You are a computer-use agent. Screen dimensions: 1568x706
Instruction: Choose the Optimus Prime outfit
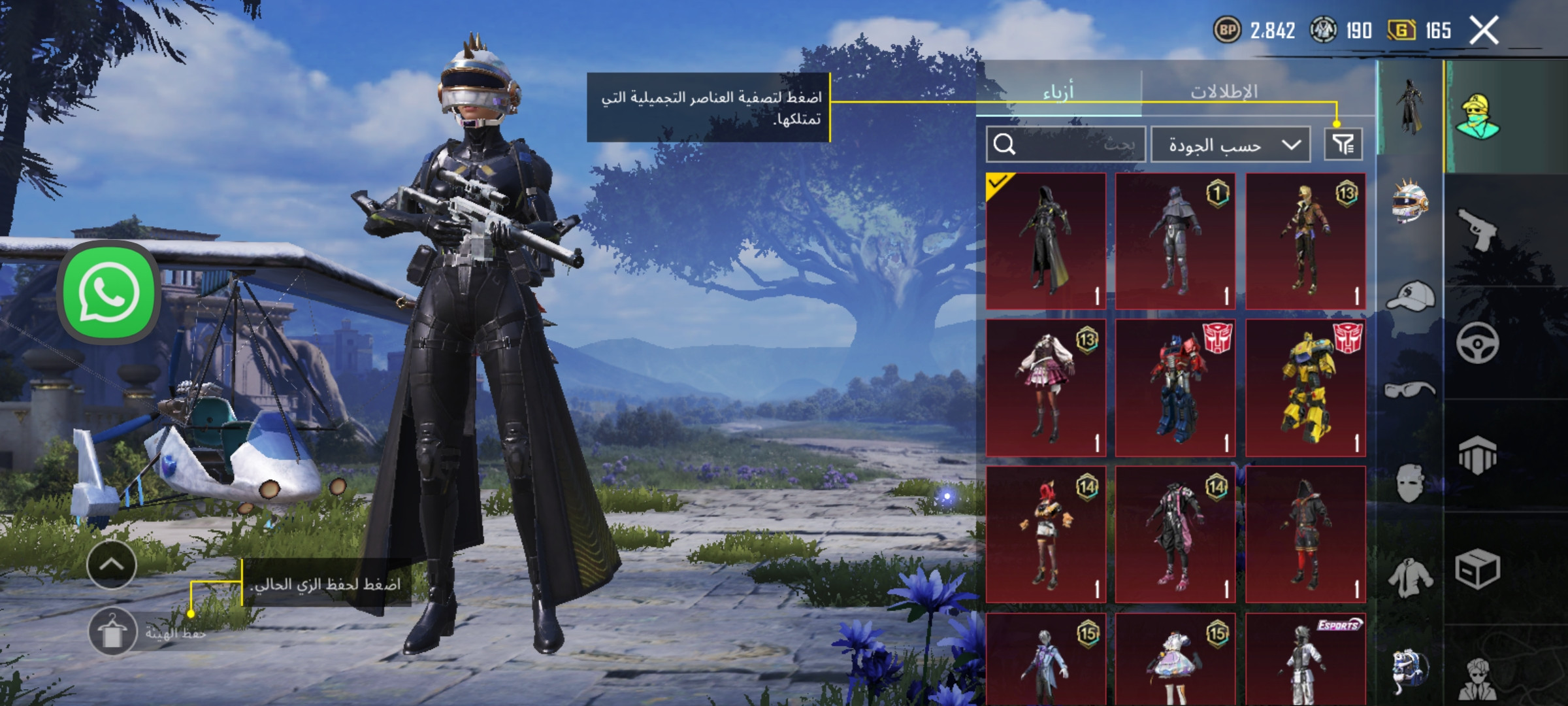click(1175, 388)
